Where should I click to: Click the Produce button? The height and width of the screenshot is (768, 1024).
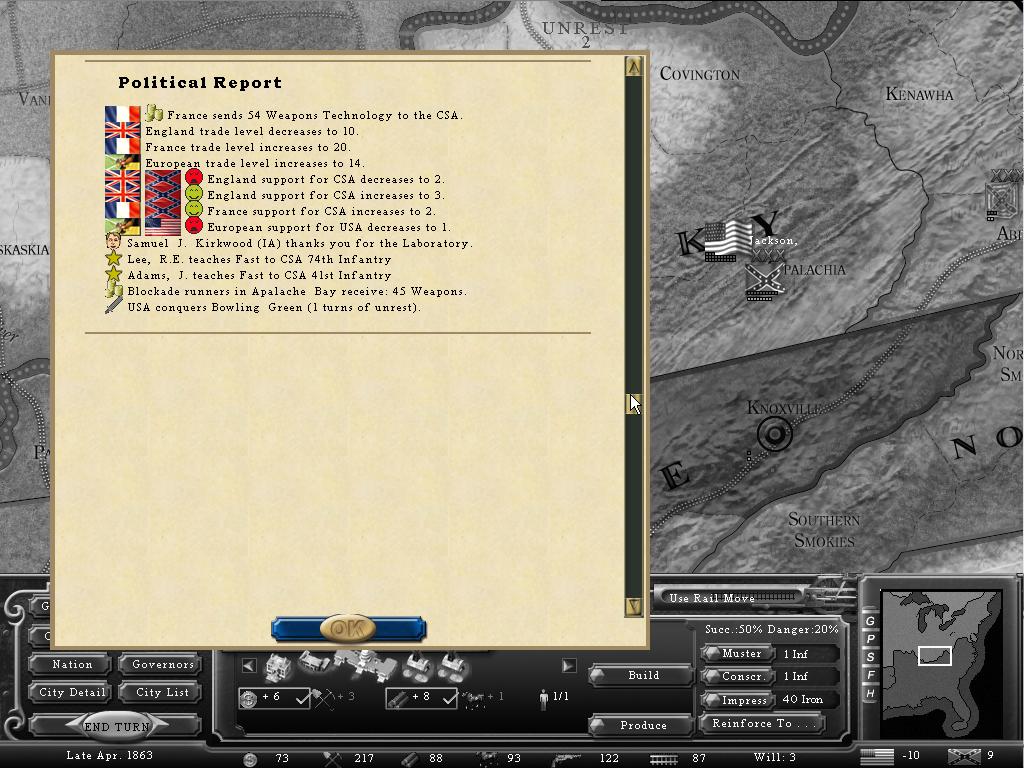coord(643,725)
